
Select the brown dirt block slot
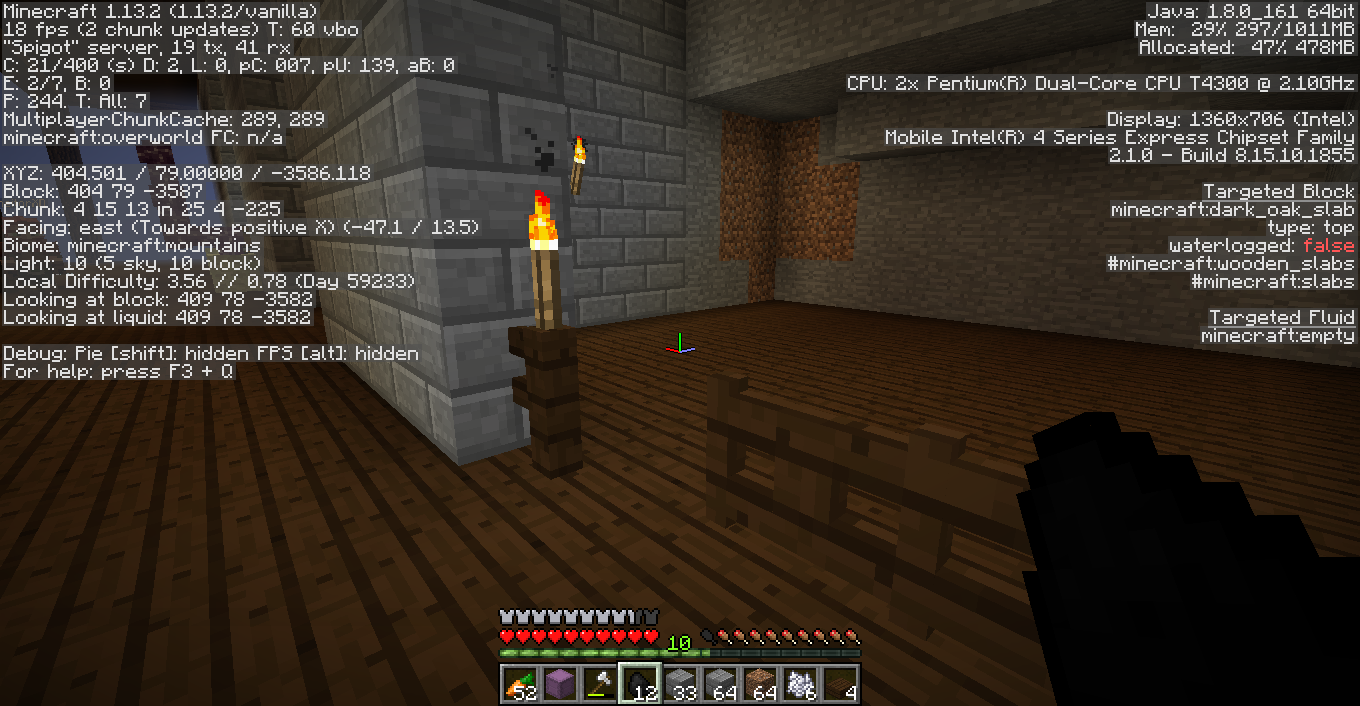point(760,684)
